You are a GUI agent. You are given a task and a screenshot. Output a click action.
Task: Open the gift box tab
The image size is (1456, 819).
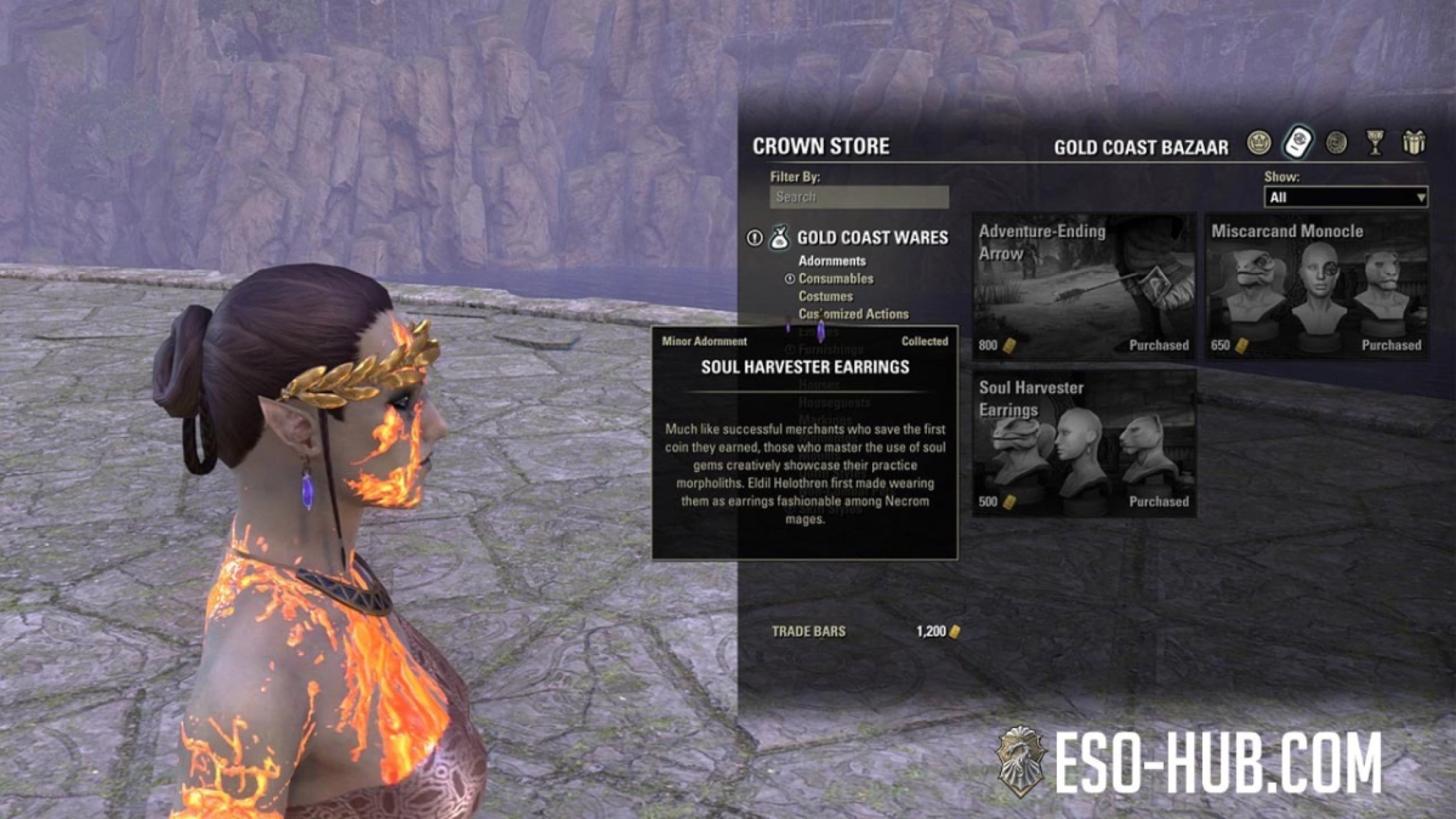click(x=1414, y=143)
